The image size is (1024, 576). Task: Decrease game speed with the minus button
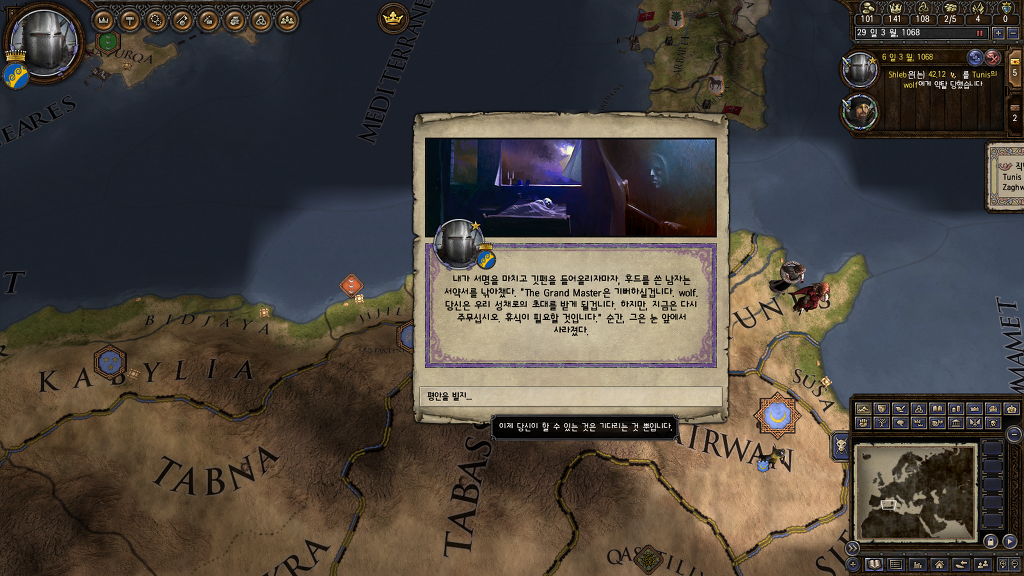1011,32
